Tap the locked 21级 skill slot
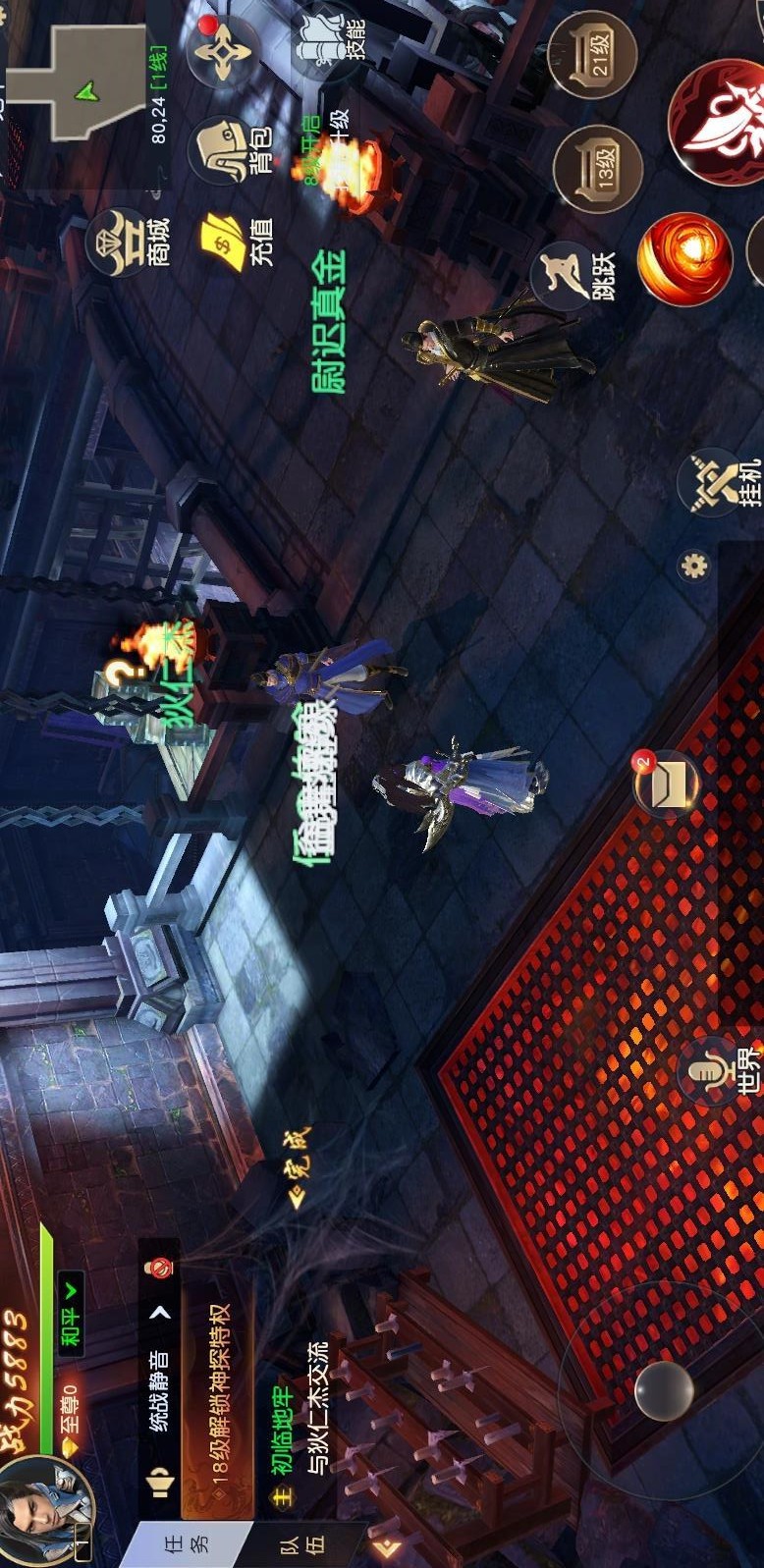The image size is (764, 1568). (x=593, y=55)
